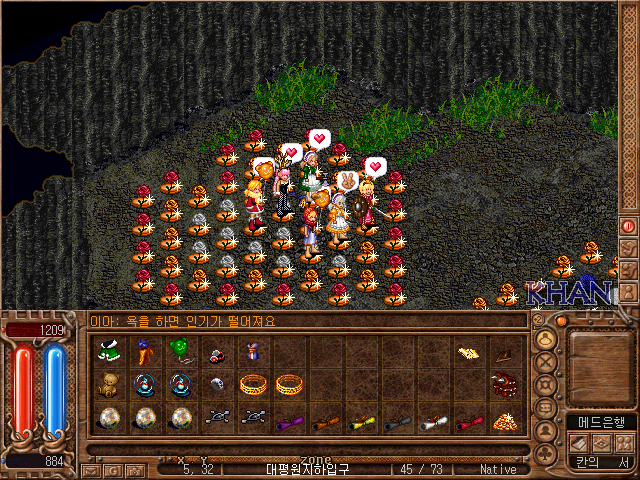This screenshot has height=480, width=640.
Task: Open the mail envelope button
Action: click(91, 469)
